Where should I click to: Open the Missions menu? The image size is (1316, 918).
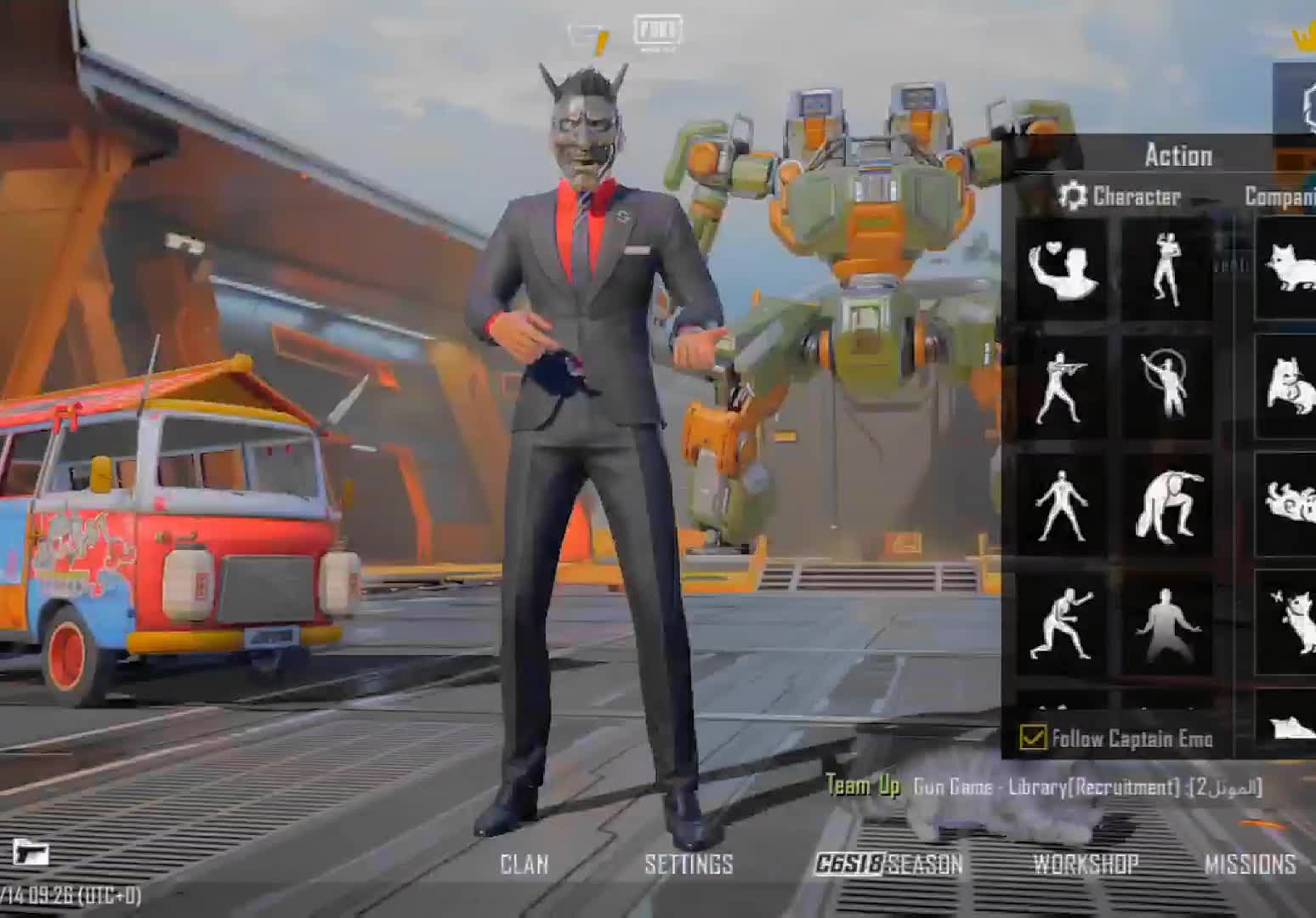tap(1250, 864)
